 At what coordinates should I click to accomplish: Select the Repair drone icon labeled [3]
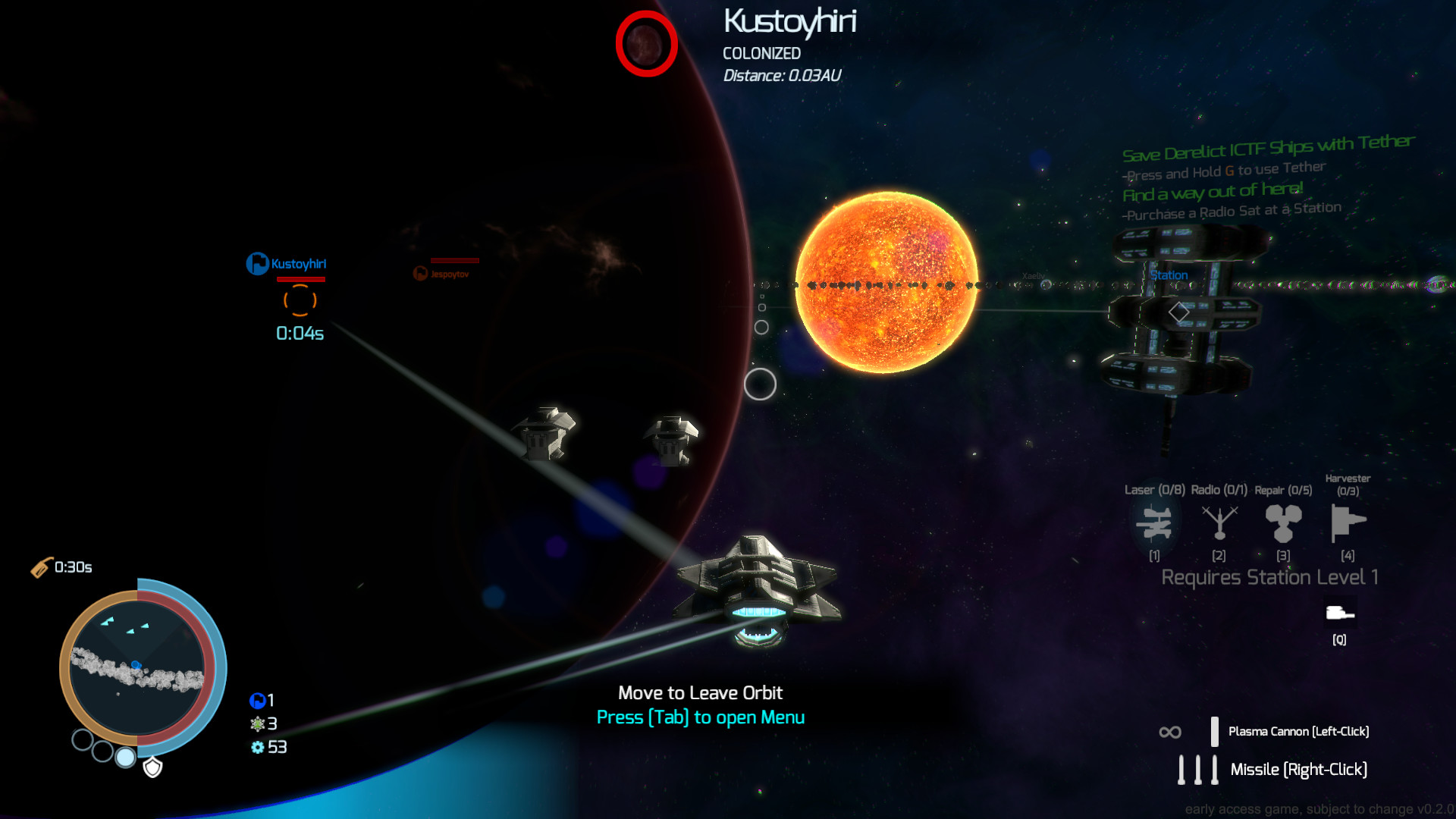pos(1283,523)
